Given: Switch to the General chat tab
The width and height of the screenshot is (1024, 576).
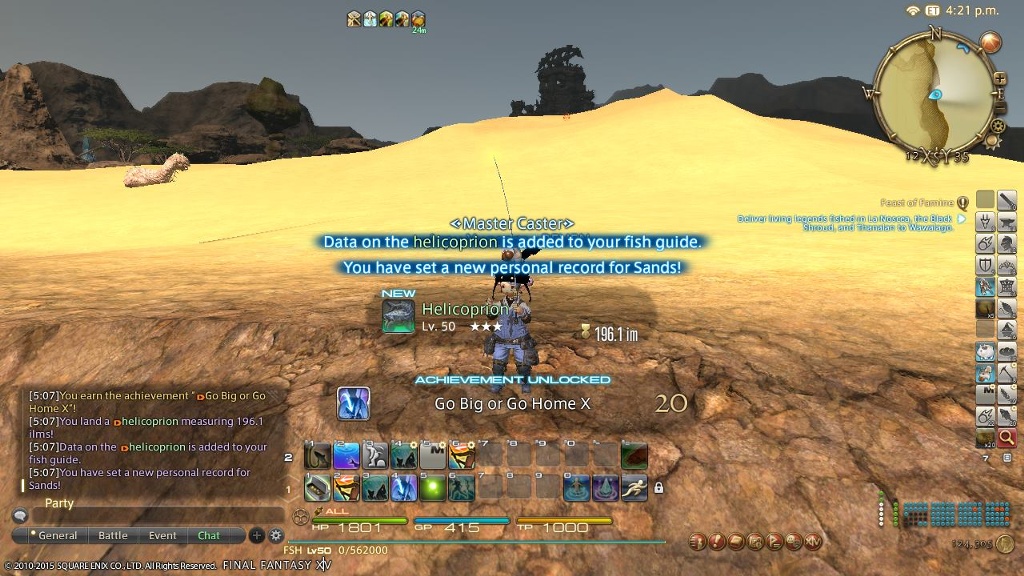Looking at the screenshot, I should coord(58,536).
